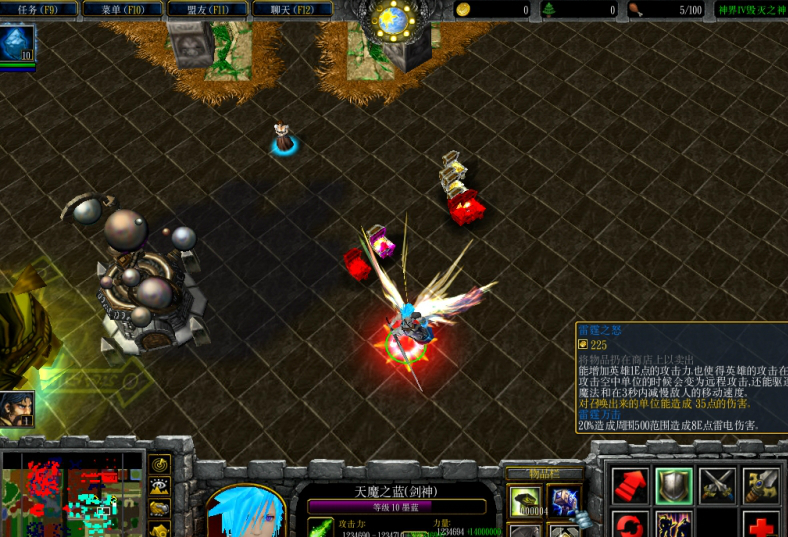Image resolution: width=788 pixels, height=537 pixels.
Task: Activate the sword hilt Patrol command
Action: [x=761, y=486]
